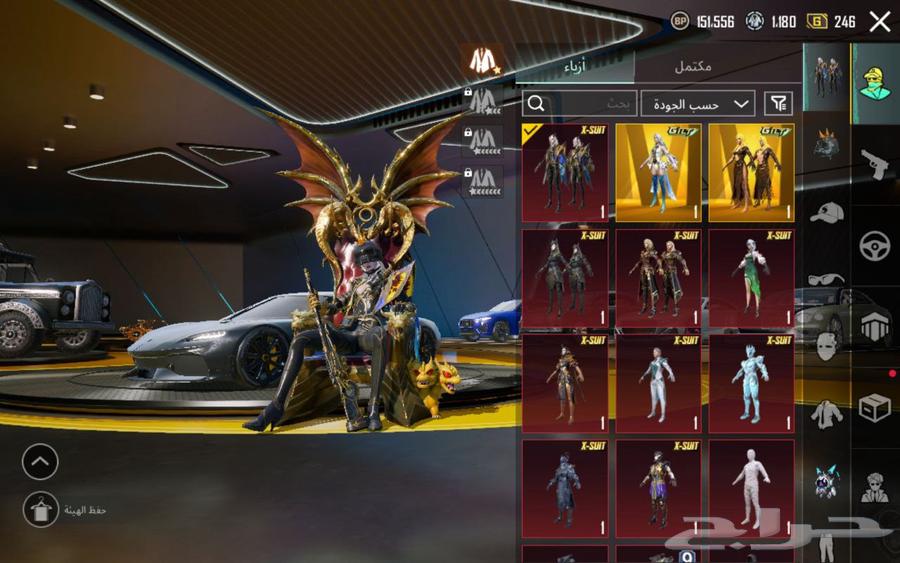Select the first unlocked wardrobe preset
This screenshot has height=563, width=900.
point(484,60)
